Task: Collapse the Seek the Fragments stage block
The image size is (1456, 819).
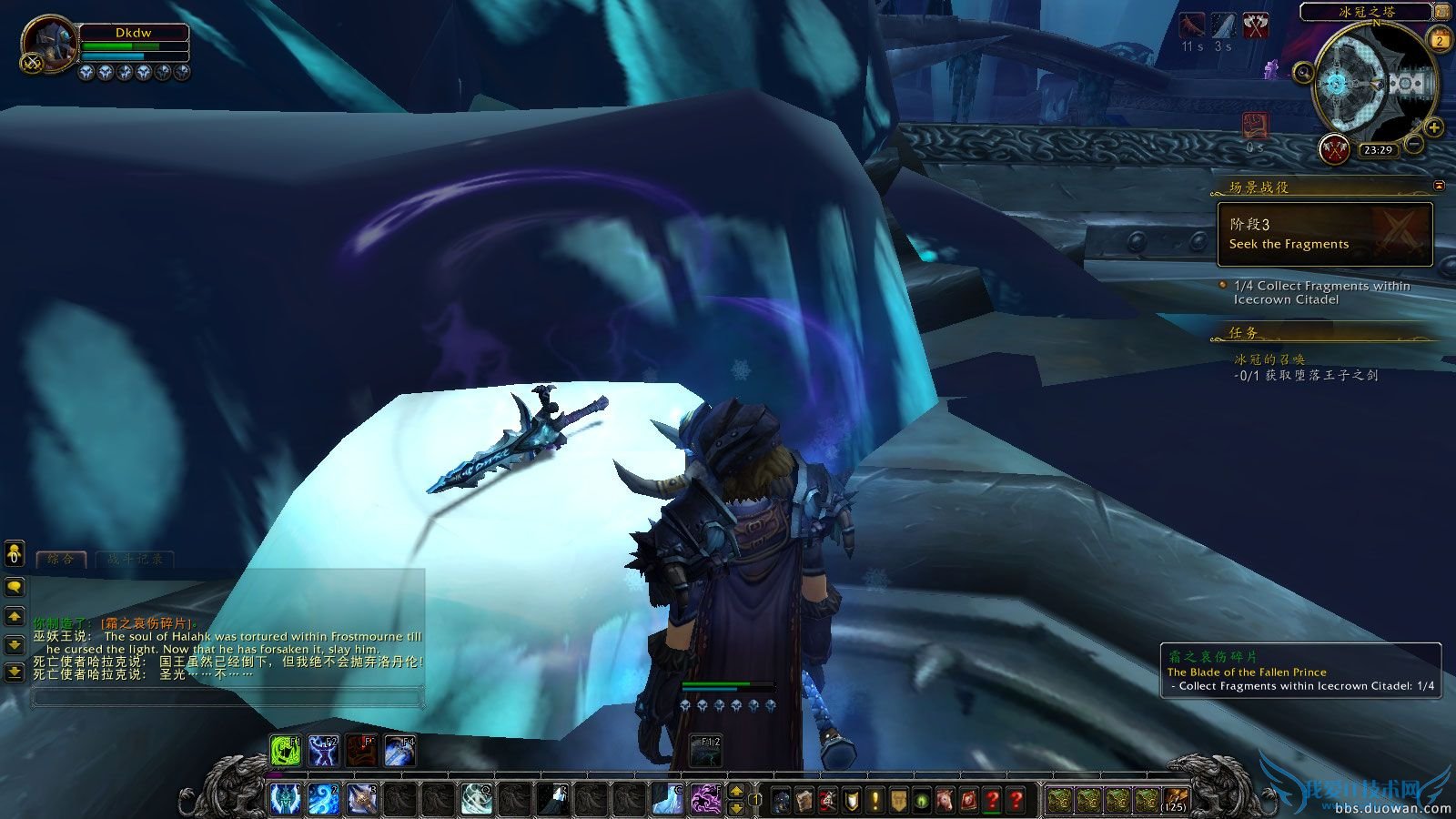Action: pyautogui.click(x=1326, y=234)
